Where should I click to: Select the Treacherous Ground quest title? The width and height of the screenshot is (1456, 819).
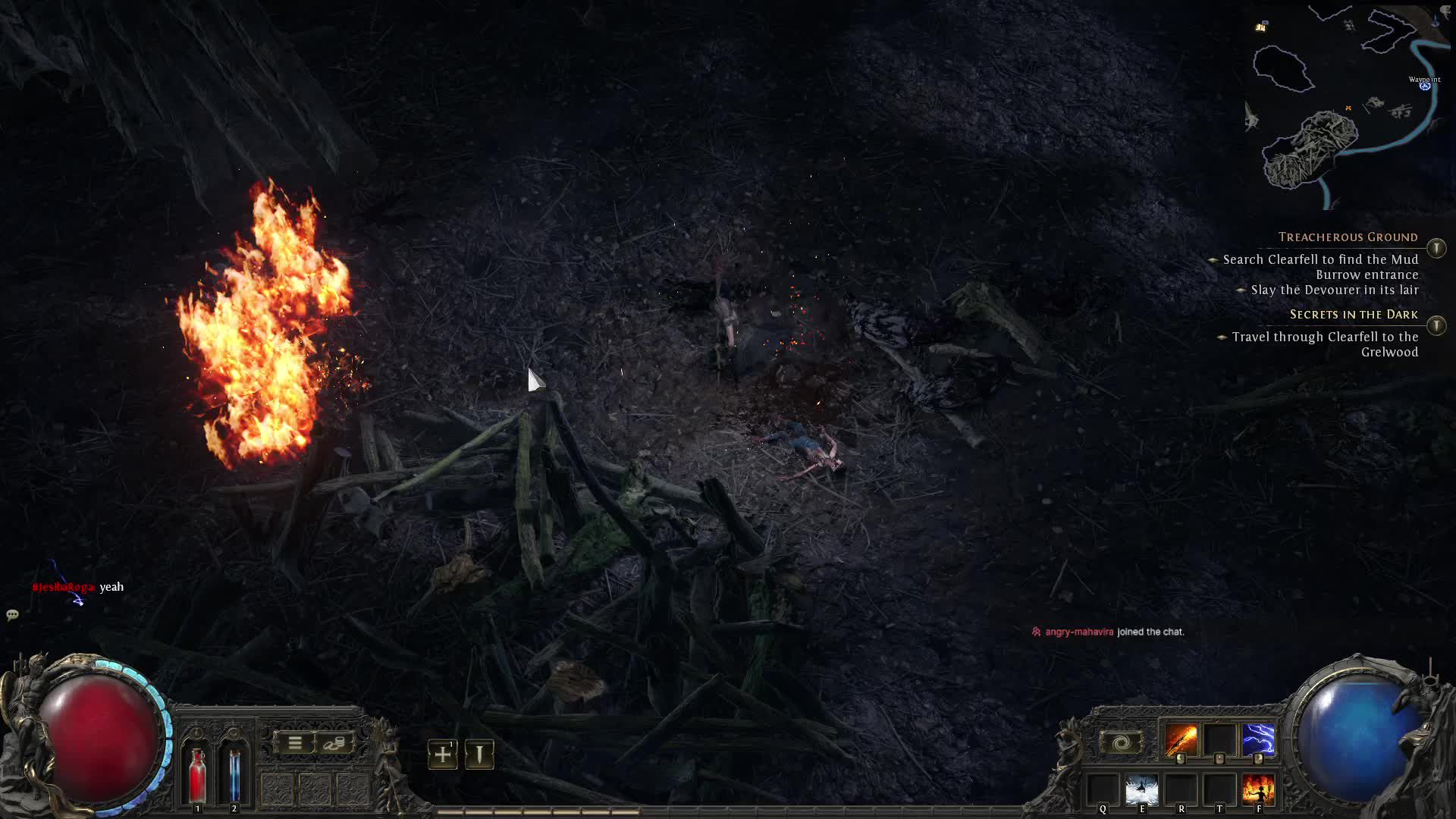pos(1348,237)
